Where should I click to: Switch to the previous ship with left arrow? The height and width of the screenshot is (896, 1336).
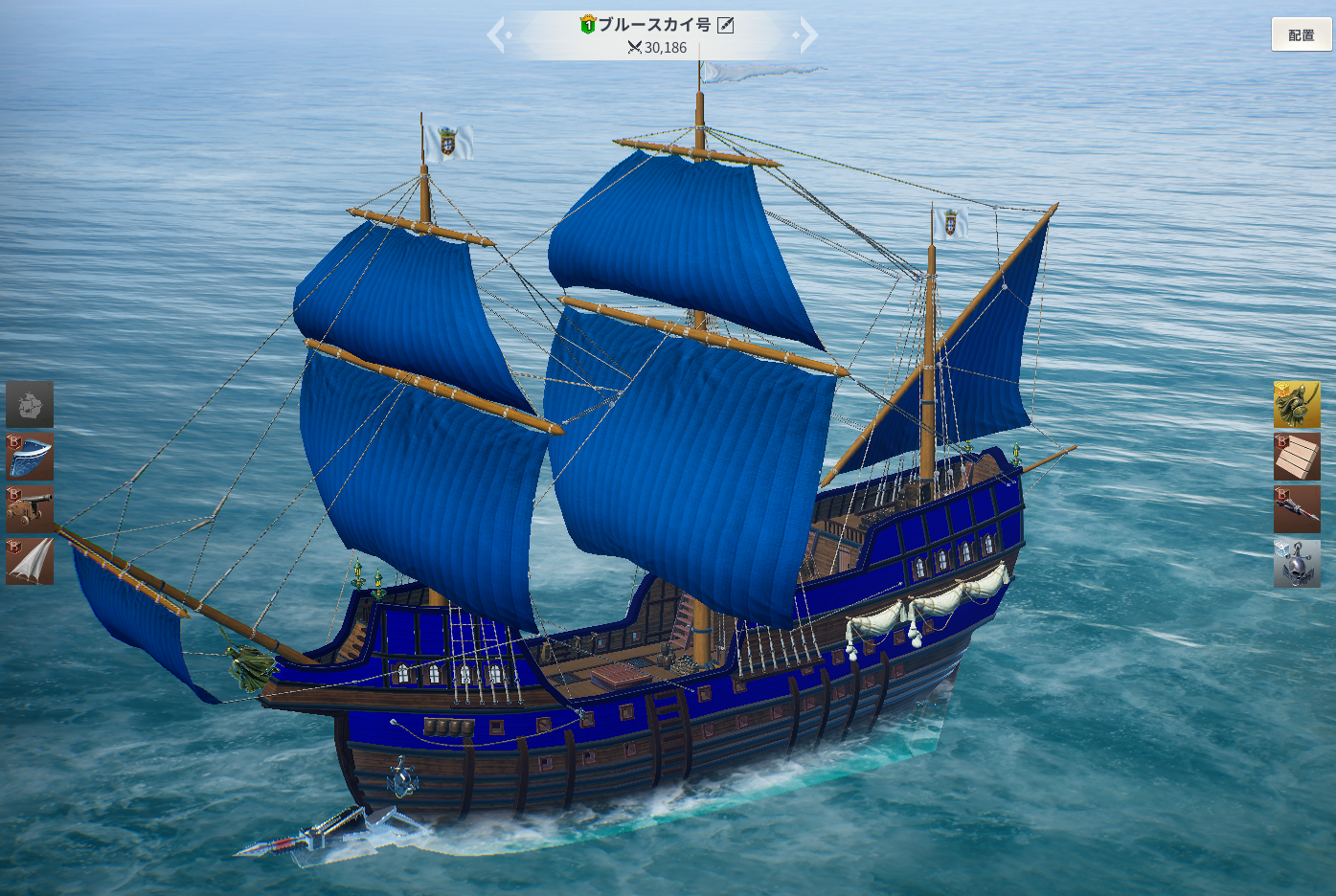point(497,35)
